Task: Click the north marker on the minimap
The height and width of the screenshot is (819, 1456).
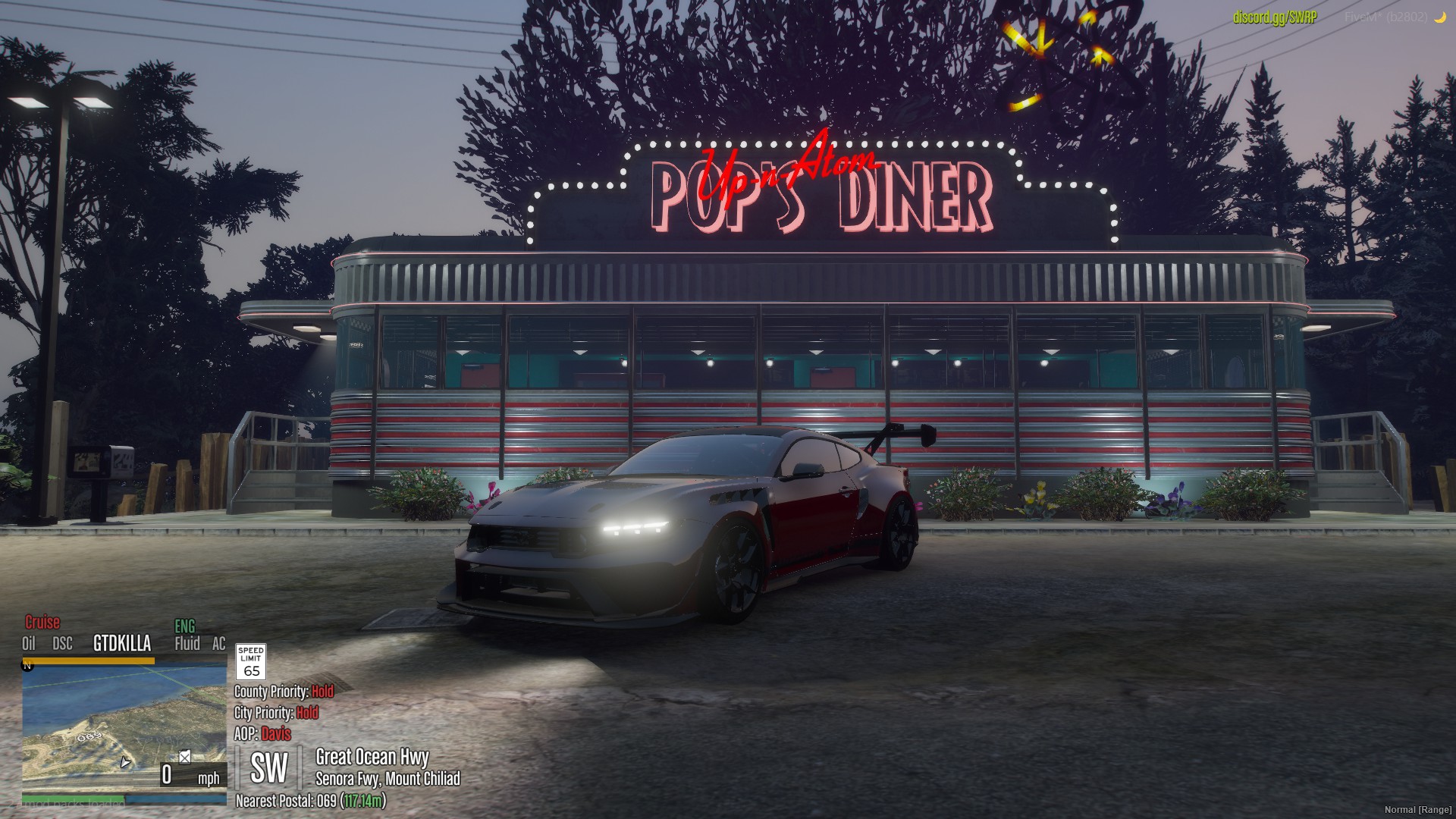Action: tap(27, 666)
